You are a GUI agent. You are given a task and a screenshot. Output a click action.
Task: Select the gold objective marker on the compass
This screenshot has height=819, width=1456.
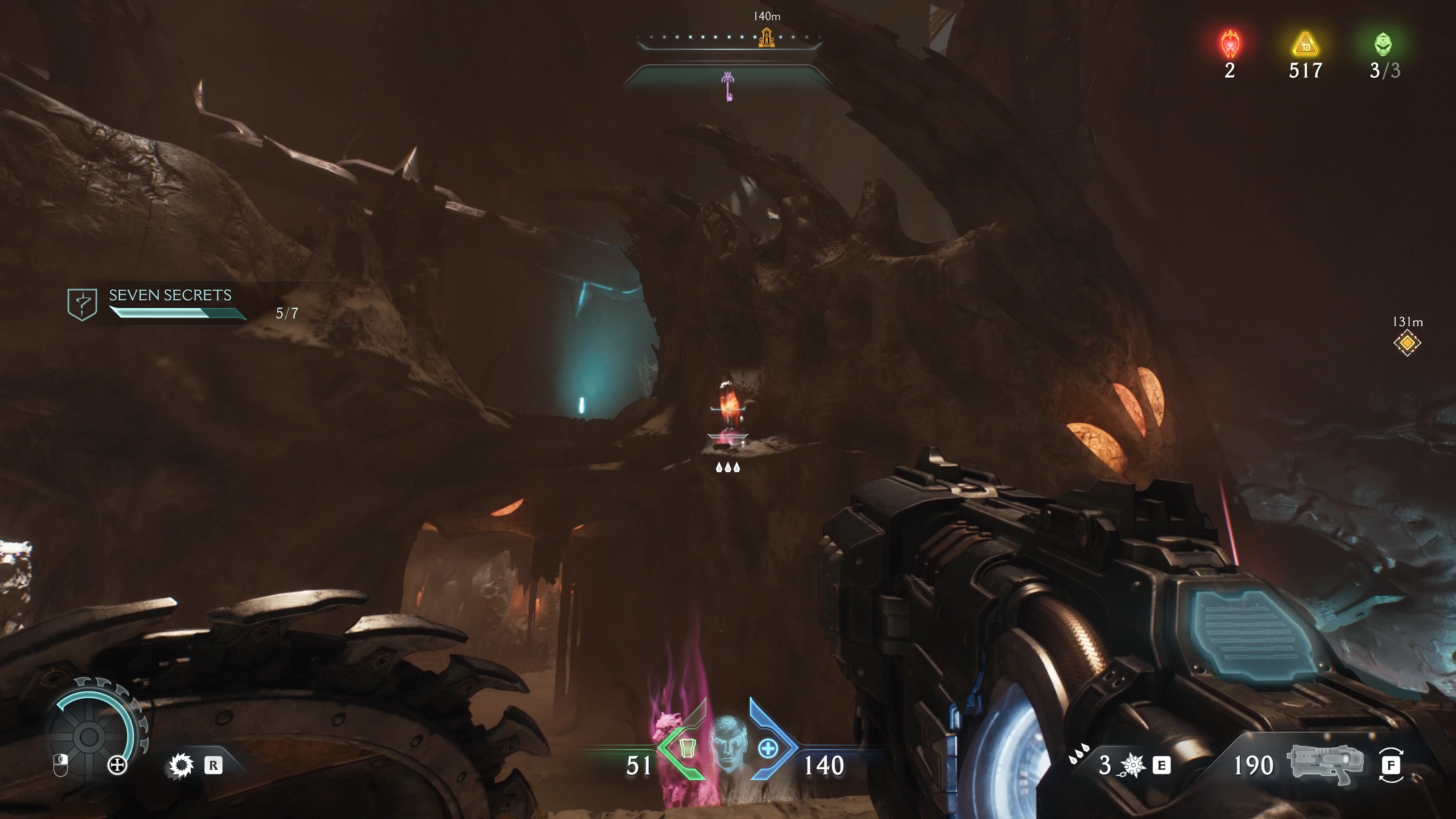(766, 37)
